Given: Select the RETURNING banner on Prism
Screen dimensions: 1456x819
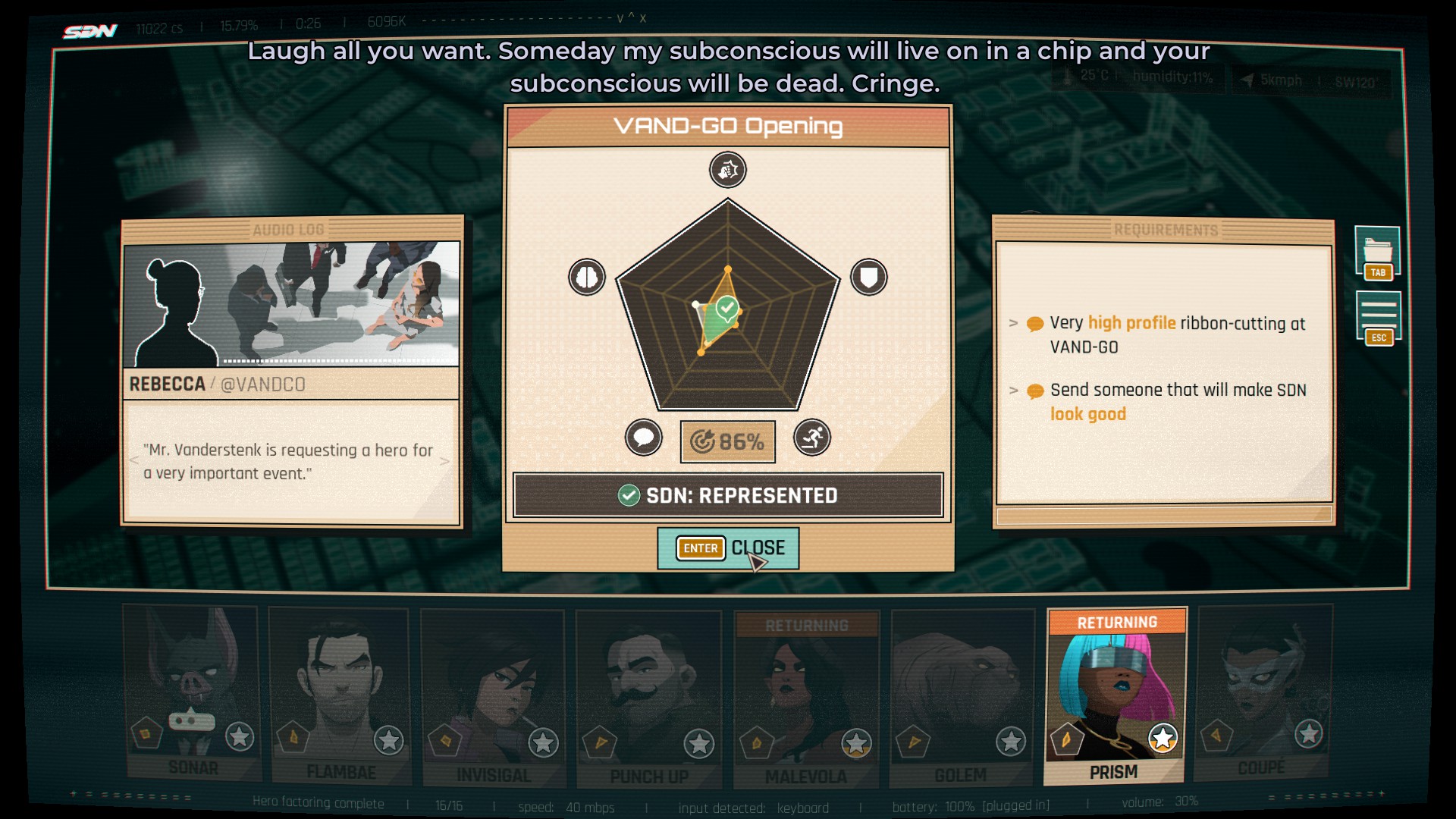Looking at the screenshot, I should [1118, 623].
